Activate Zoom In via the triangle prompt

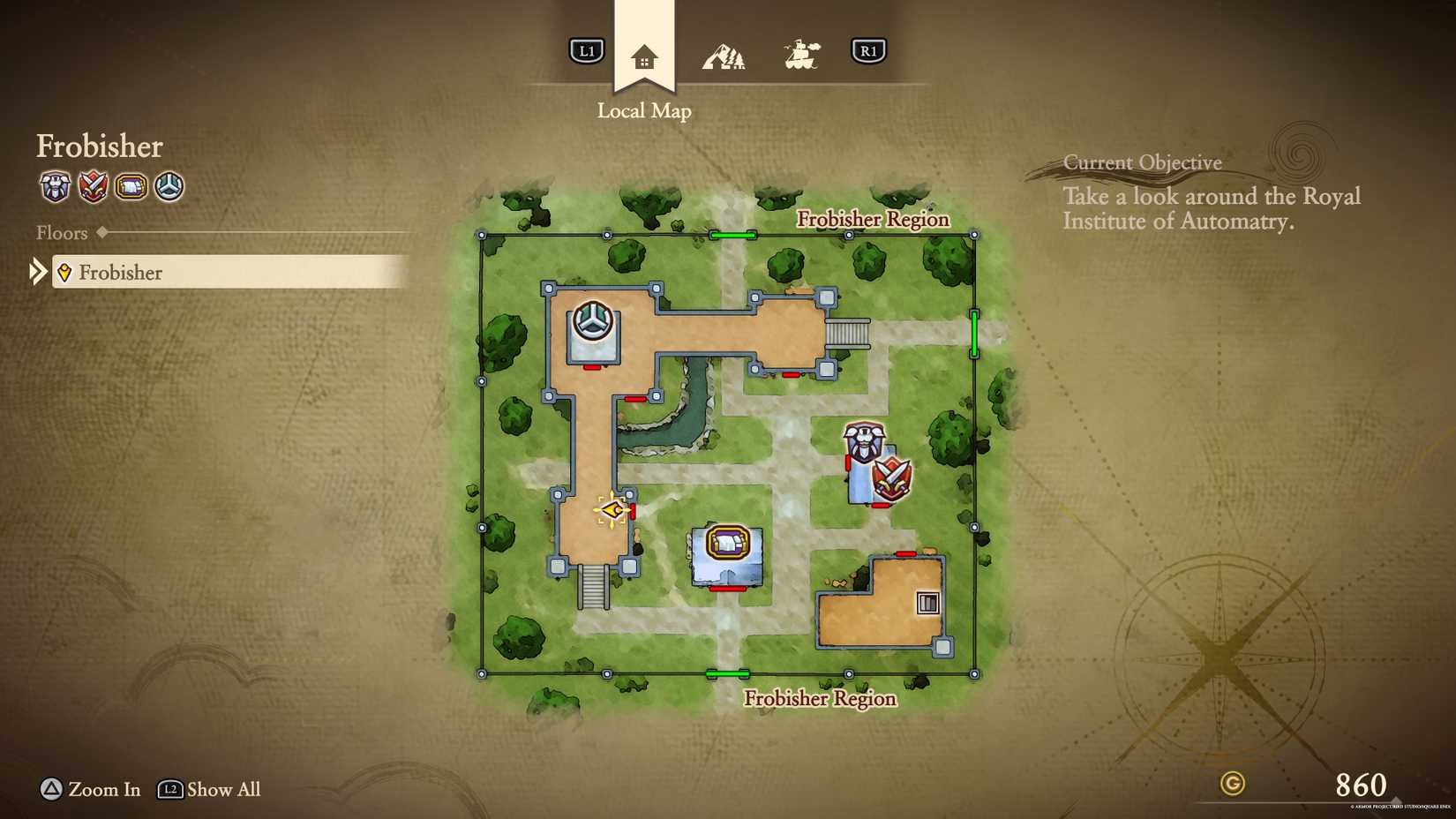point(50,790)
